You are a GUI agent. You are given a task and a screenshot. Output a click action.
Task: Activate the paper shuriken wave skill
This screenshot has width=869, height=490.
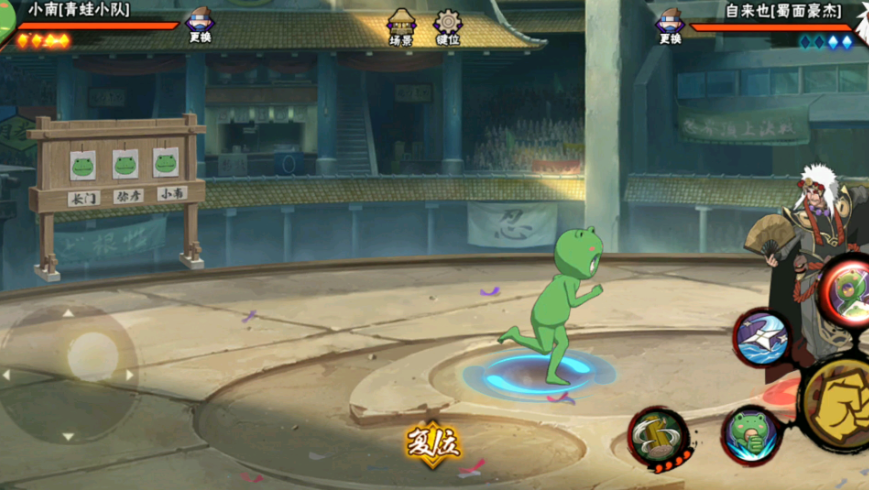click(762, 338)
